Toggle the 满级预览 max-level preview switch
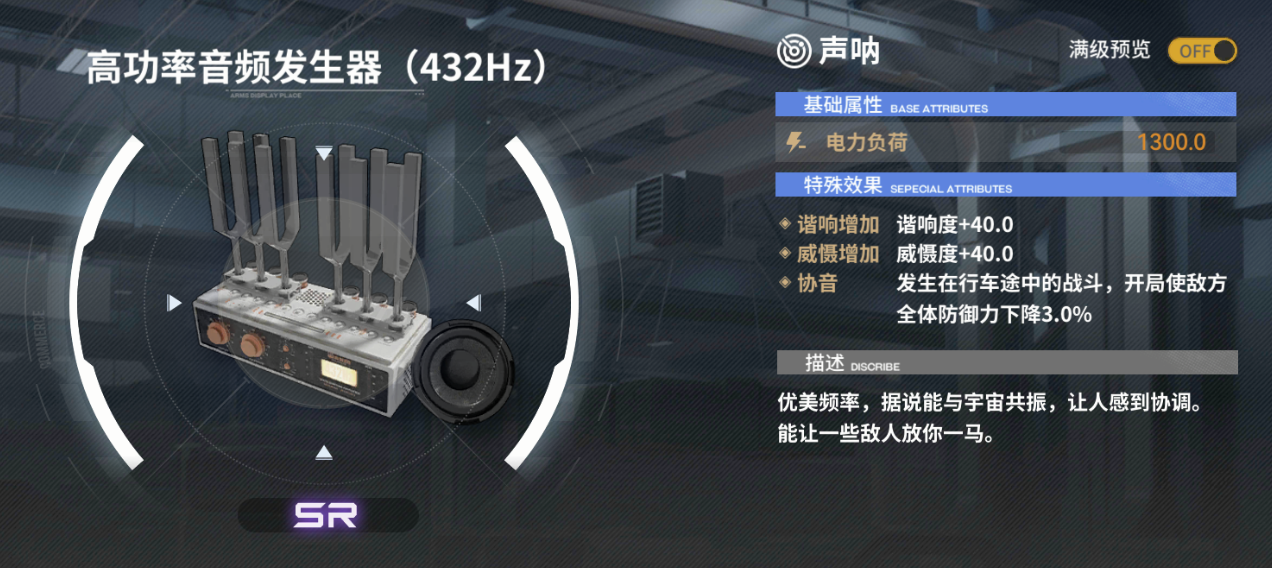This screenshot has width=1272, height=568. [x=1202, y=51]
